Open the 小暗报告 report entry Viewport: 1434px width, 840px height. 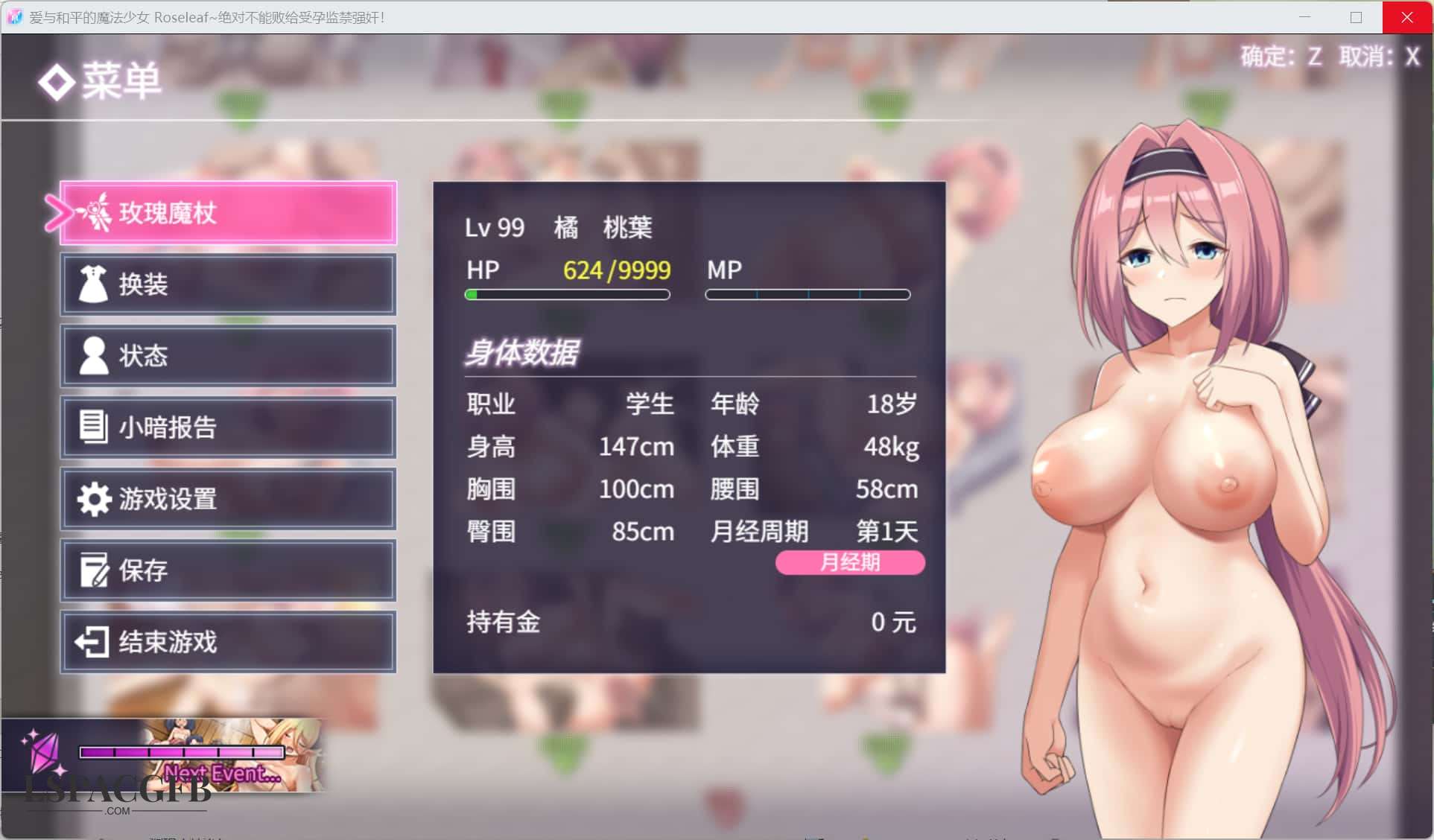tap(228, 427)
